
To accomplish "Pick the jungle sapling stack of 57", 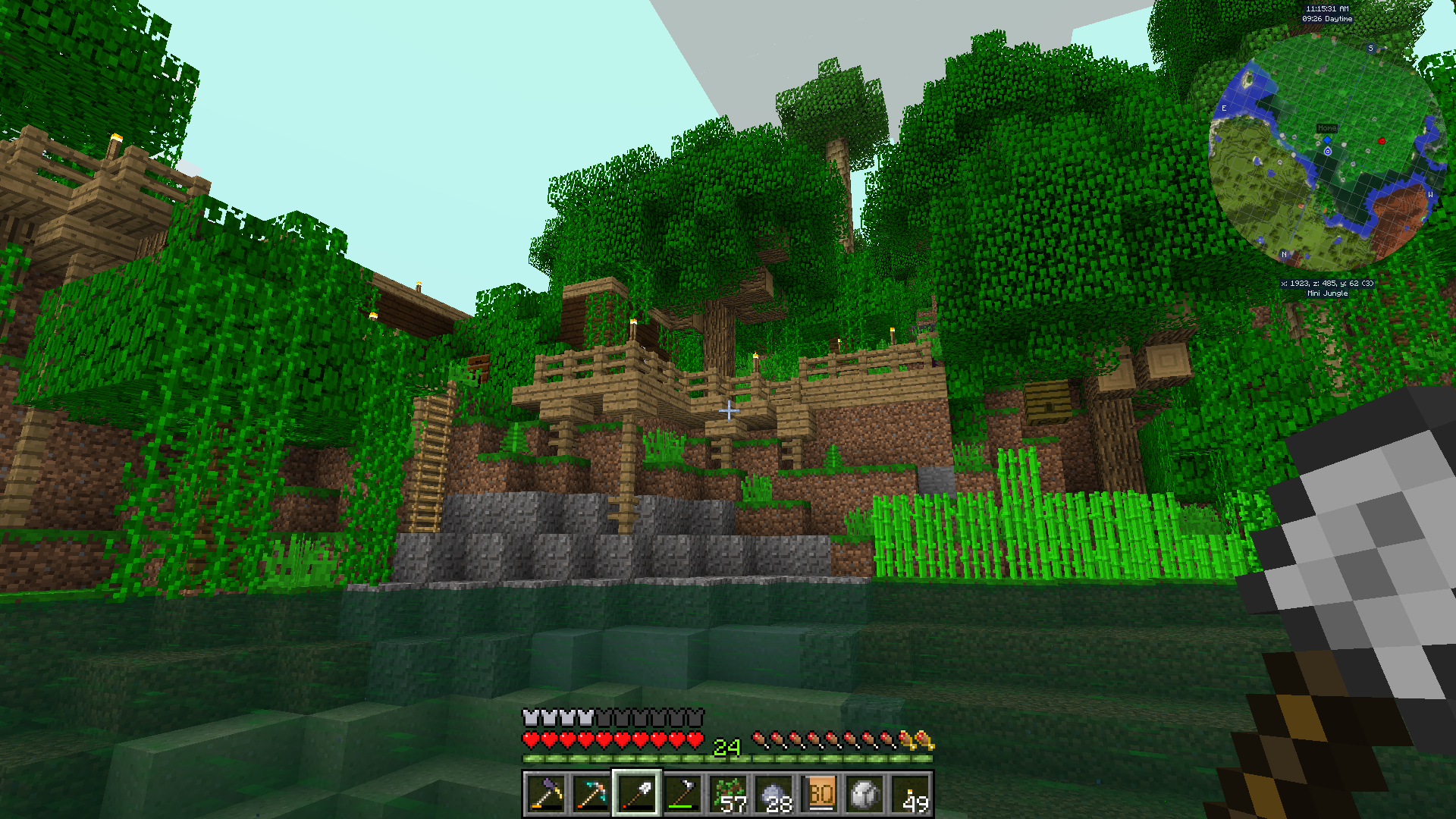I will pos(729,794).
